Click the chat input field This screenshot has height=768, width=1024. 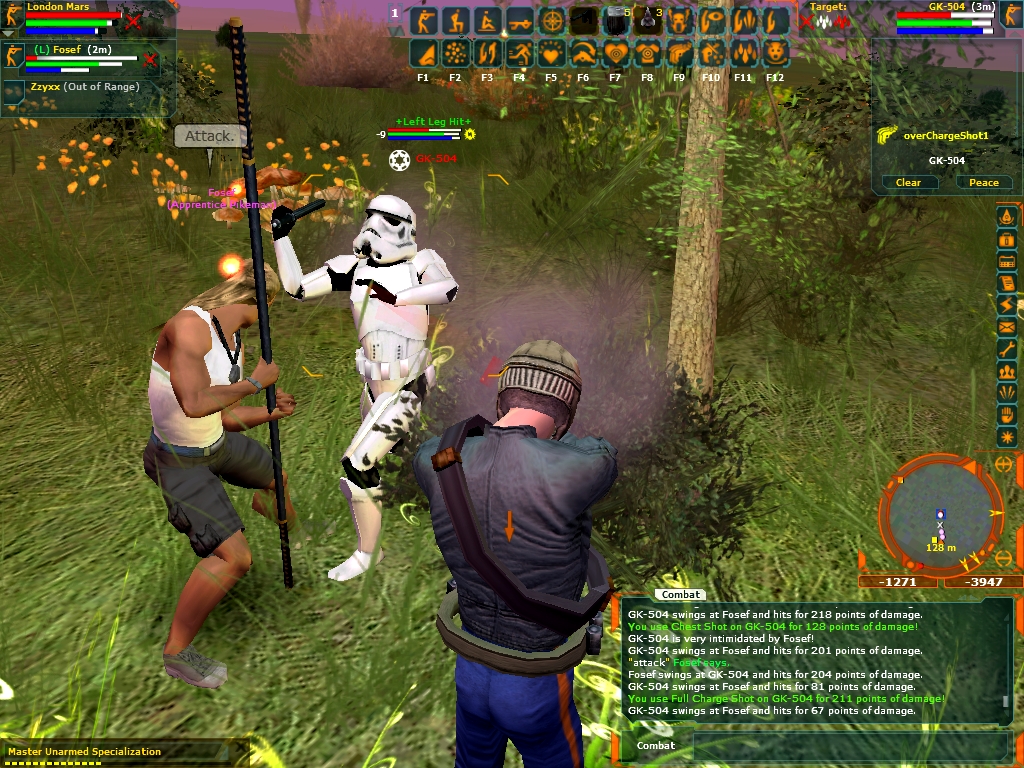[850, 745]
